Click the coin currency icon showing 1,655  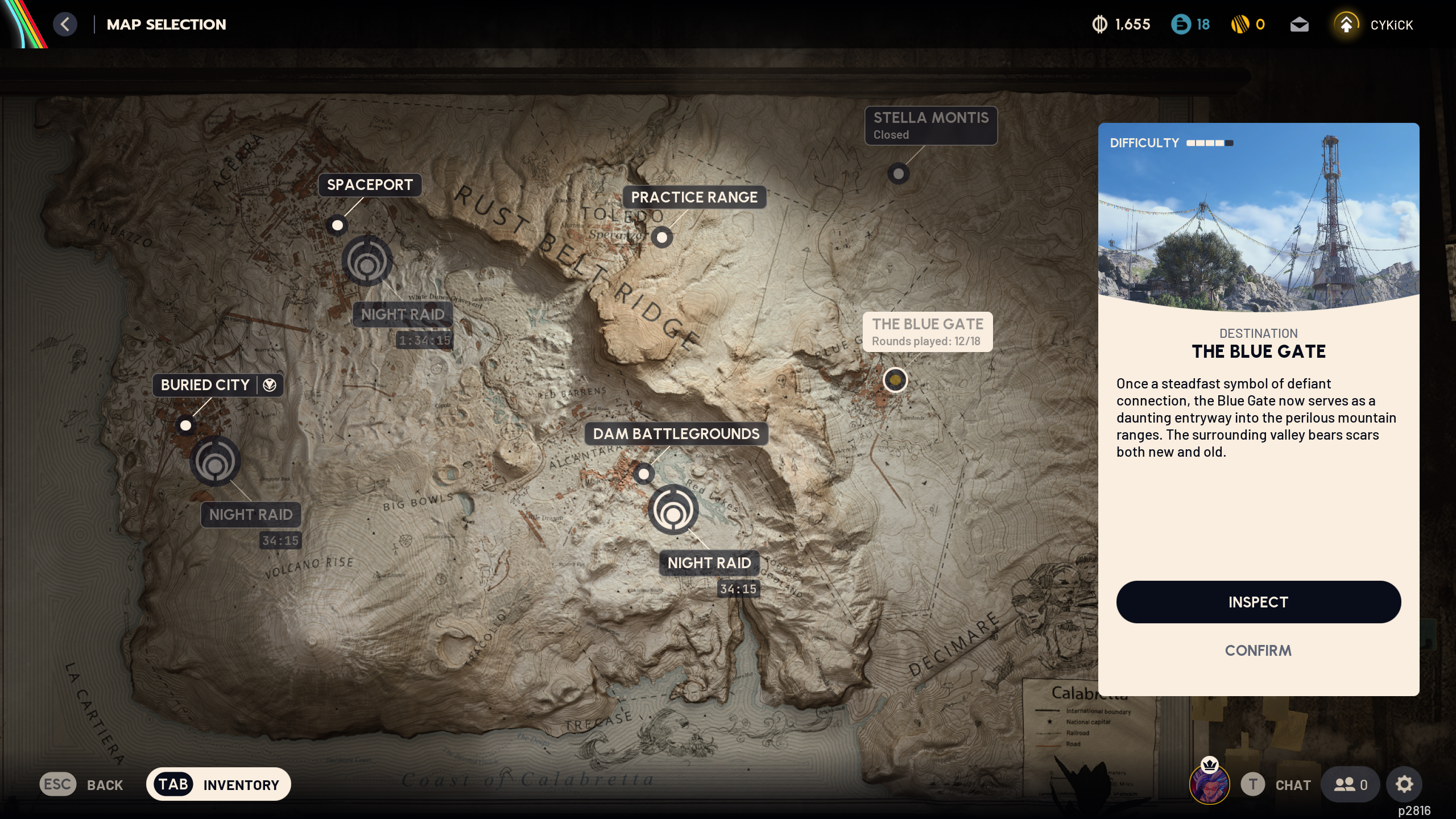pyautogui.click(x=1099, y=24)
